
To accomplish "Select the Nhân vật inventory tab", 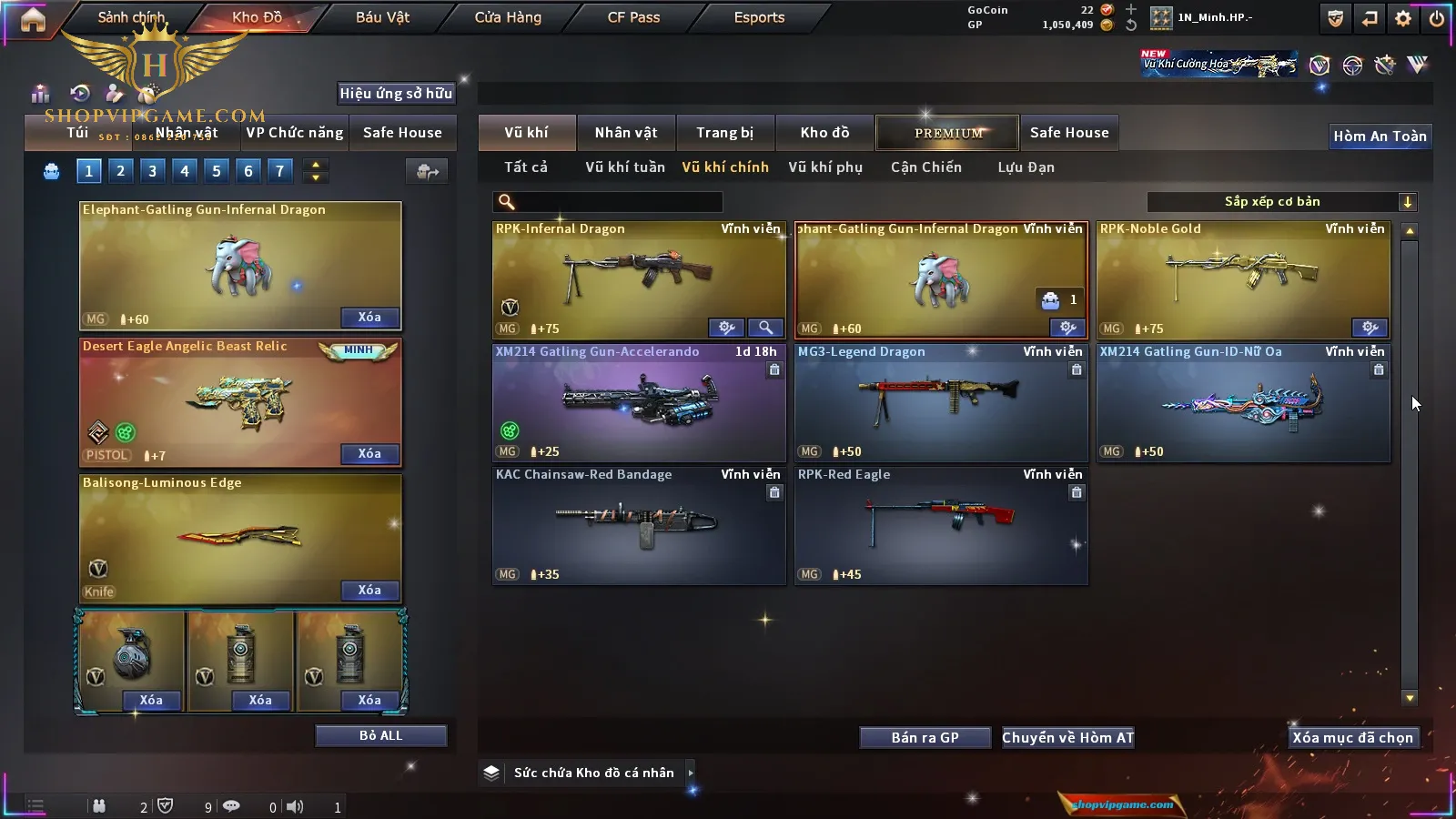I will (x=626, y=133).
